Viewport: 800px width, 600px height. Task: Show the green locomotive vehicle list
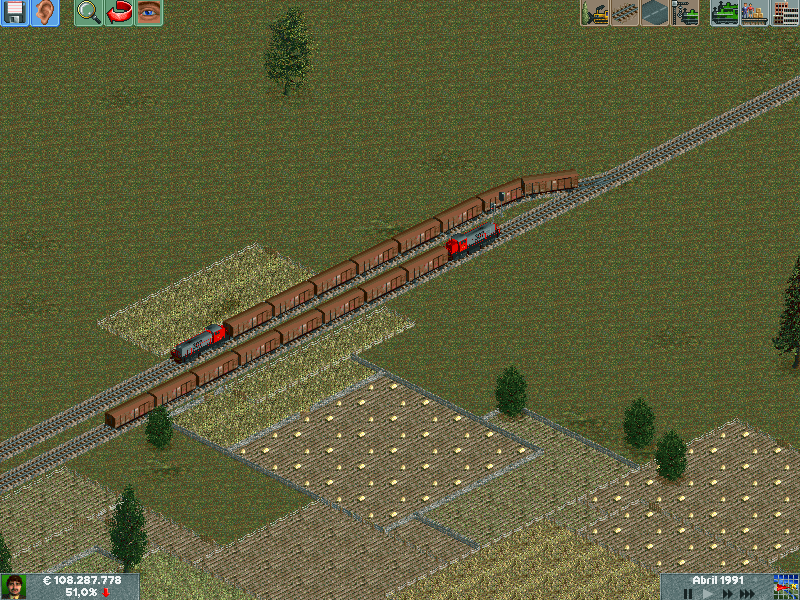coord(724,13)
